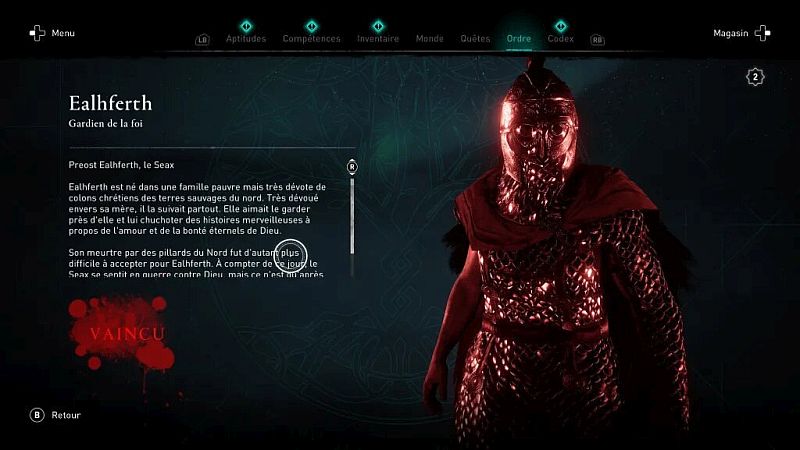
Task: Click the biography text scrollbar
Action: pyautogui.click(x=352, y=215)
